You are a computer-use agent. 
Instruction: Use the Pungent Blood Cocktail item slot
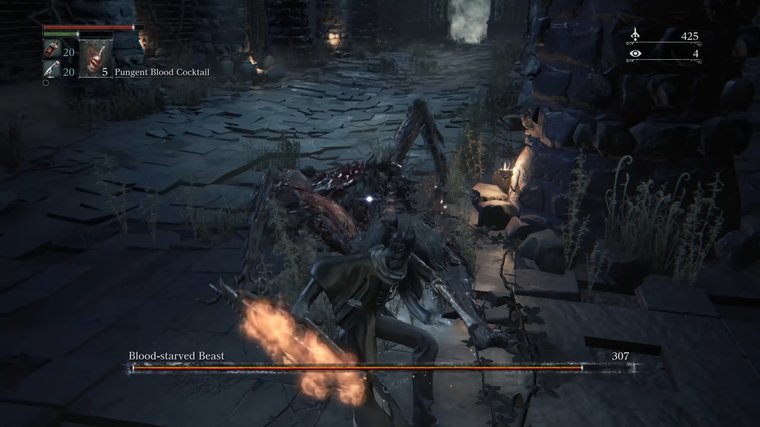97,59
